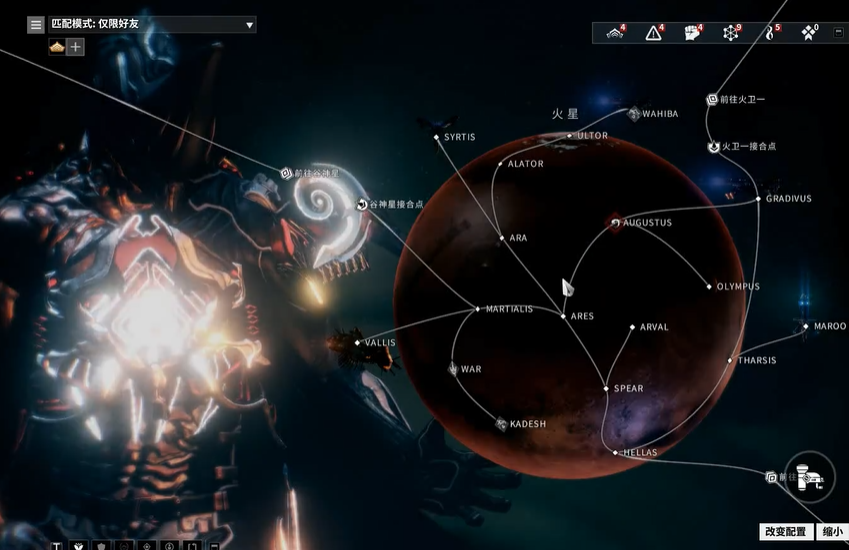This screenshot has width=849, height=550.
Task: Open the hamburger main menu
Action: coord(36,24)
